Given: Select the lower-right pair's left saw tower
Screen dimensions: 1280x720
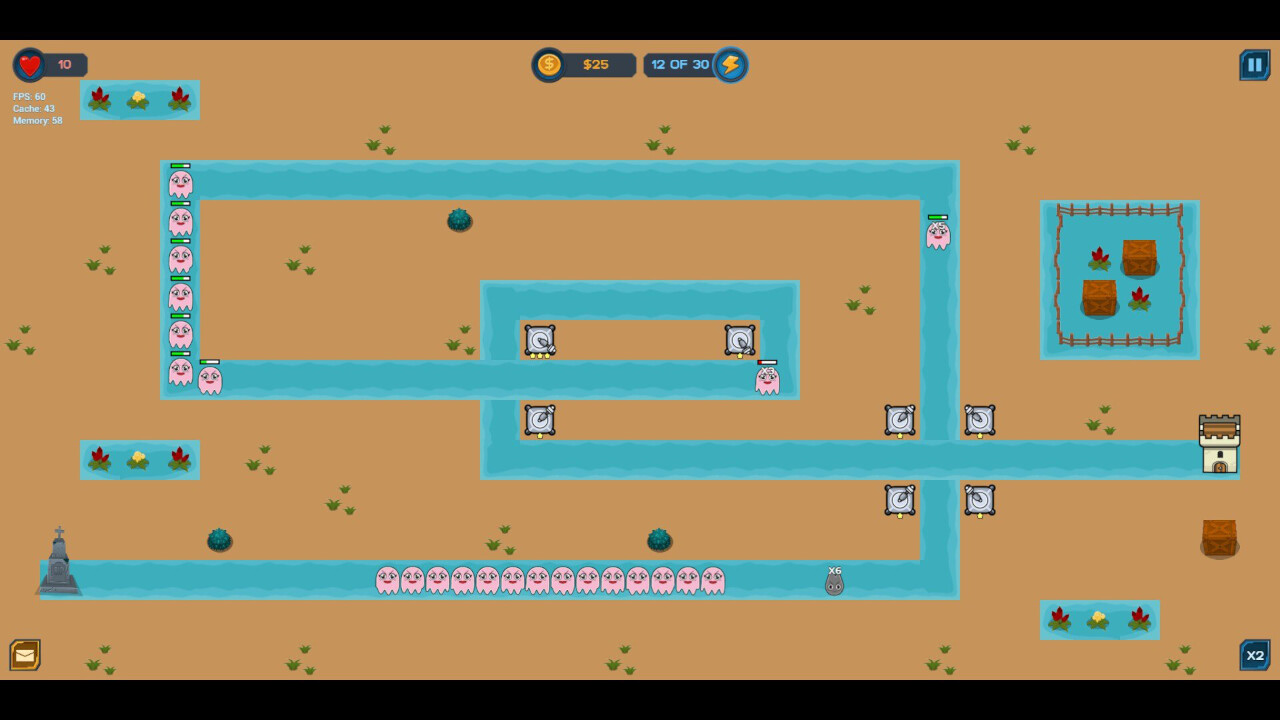Looking at the screenshot, I should (x=899, y=501).
